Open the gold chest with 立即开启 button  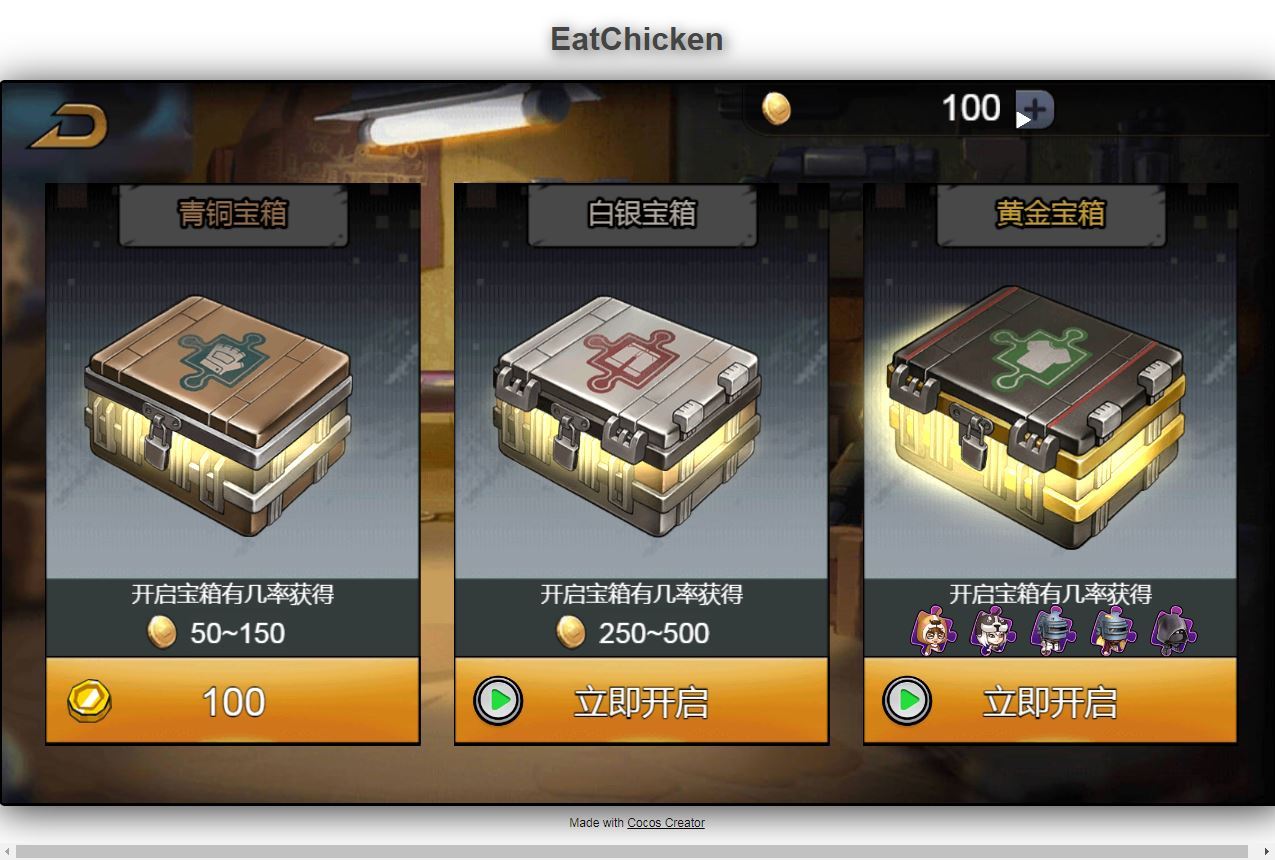[x=1050, y=701]
